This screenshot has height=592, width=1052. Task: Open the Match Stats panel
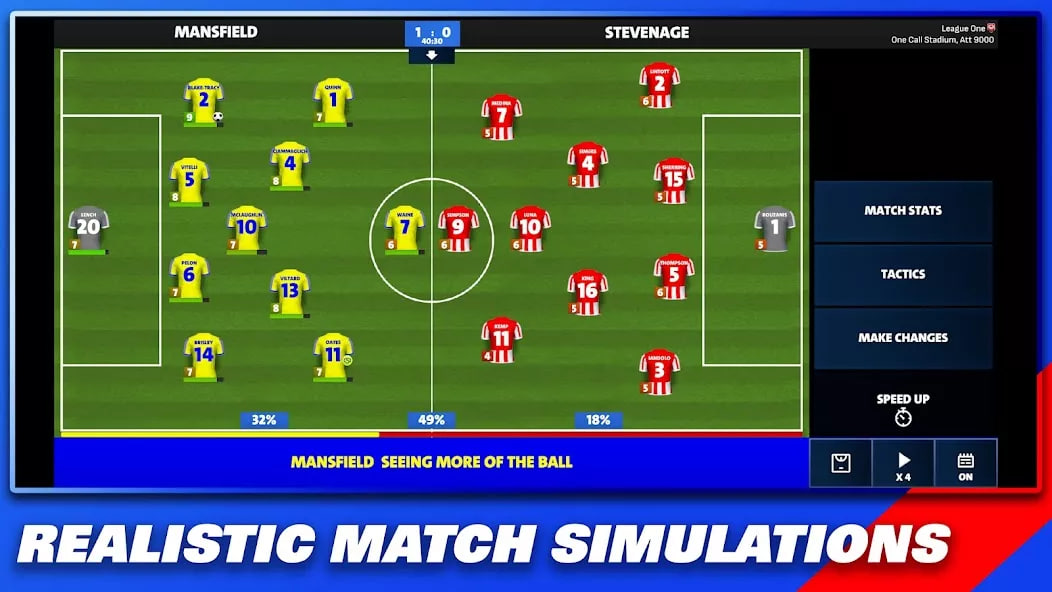903,211
